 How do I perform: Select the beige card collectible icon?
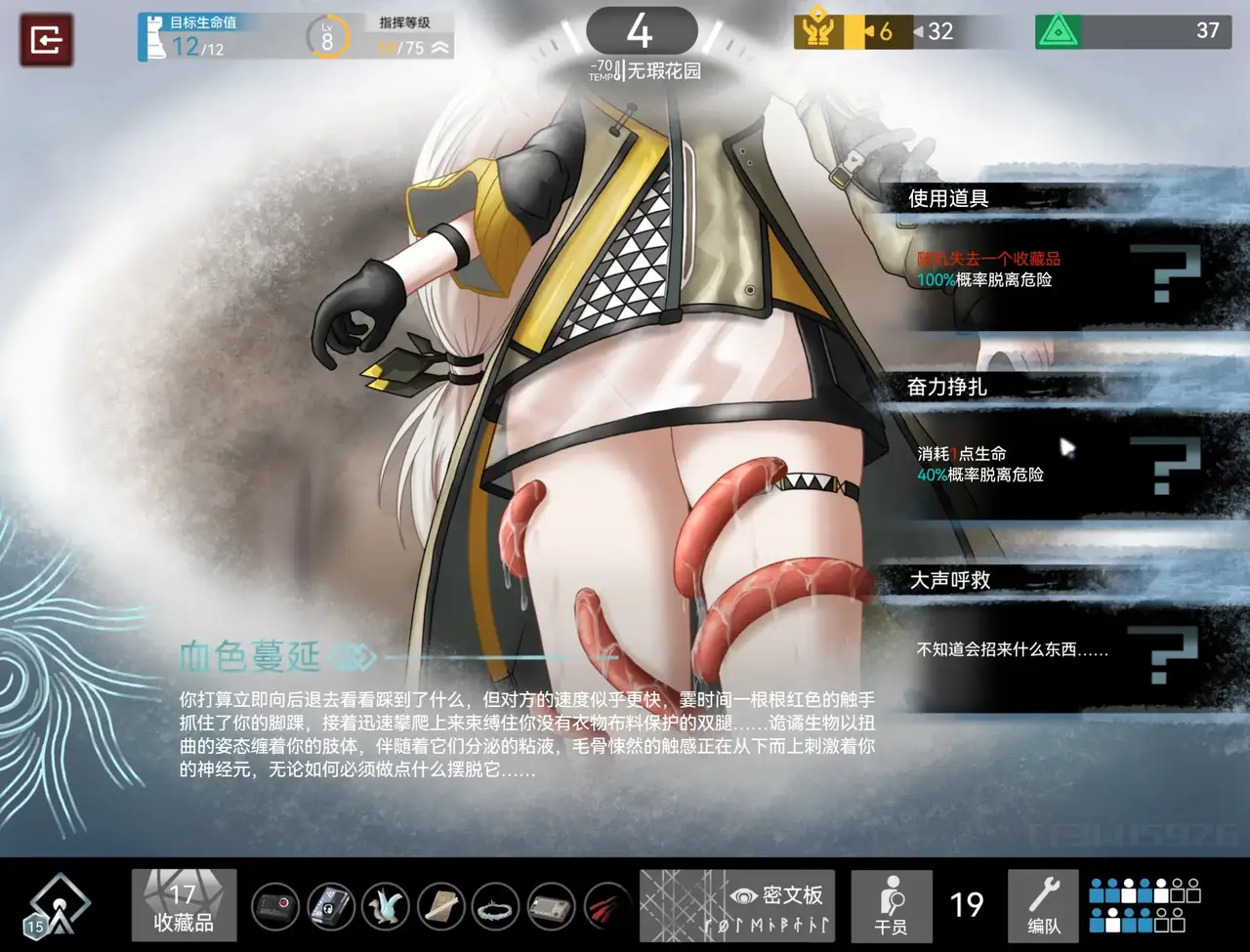pos(553,906)
